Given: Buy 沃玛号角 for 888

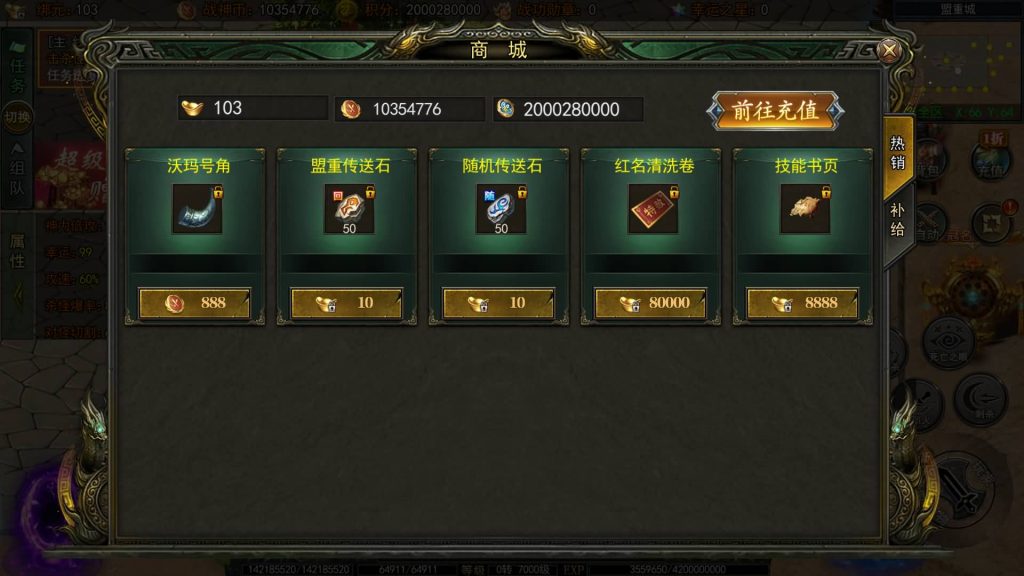Looking at the screenshot, I should 195,303.
